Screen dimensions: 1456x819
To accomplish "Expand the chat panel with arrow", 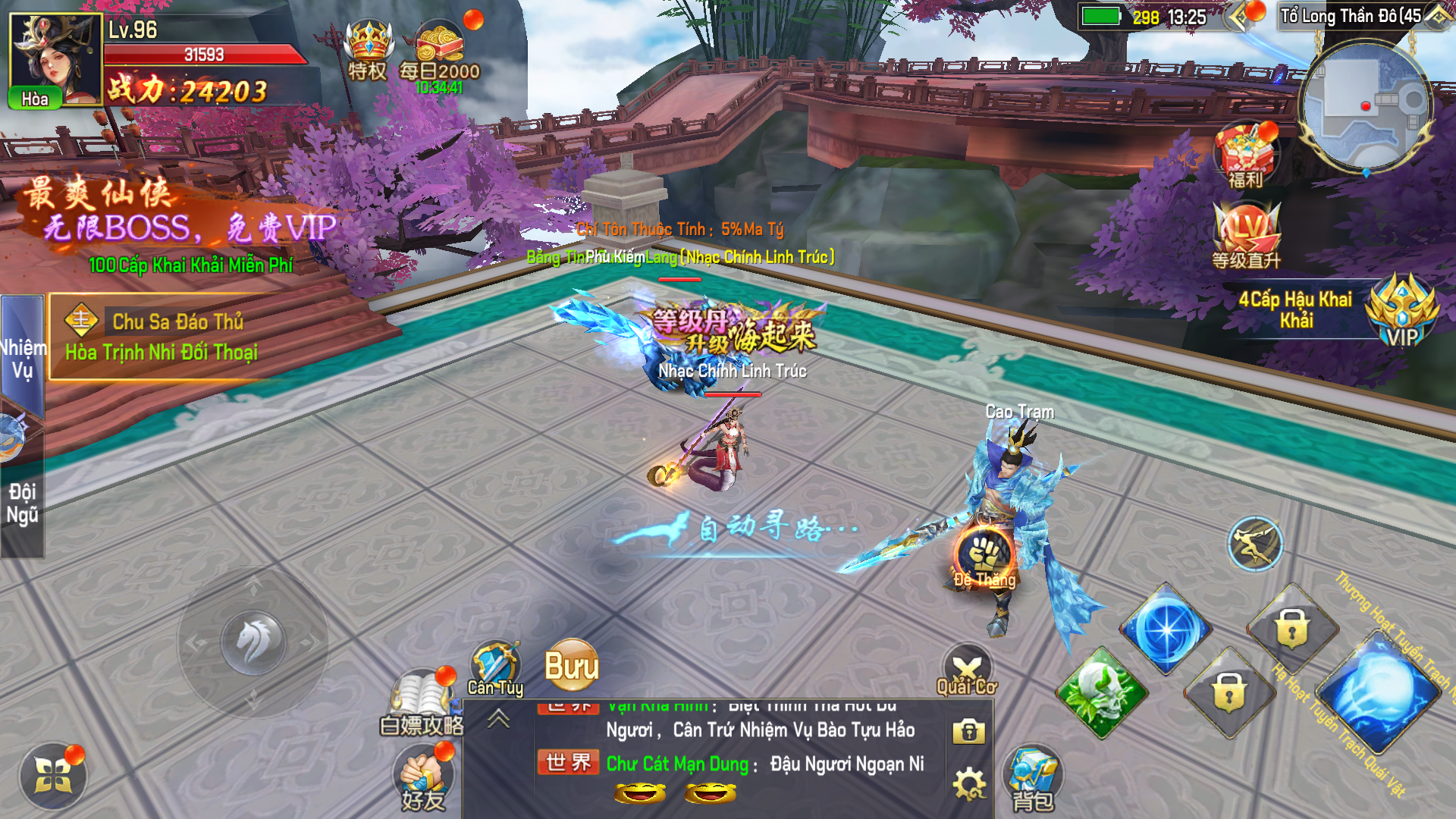I will [498, 718].
